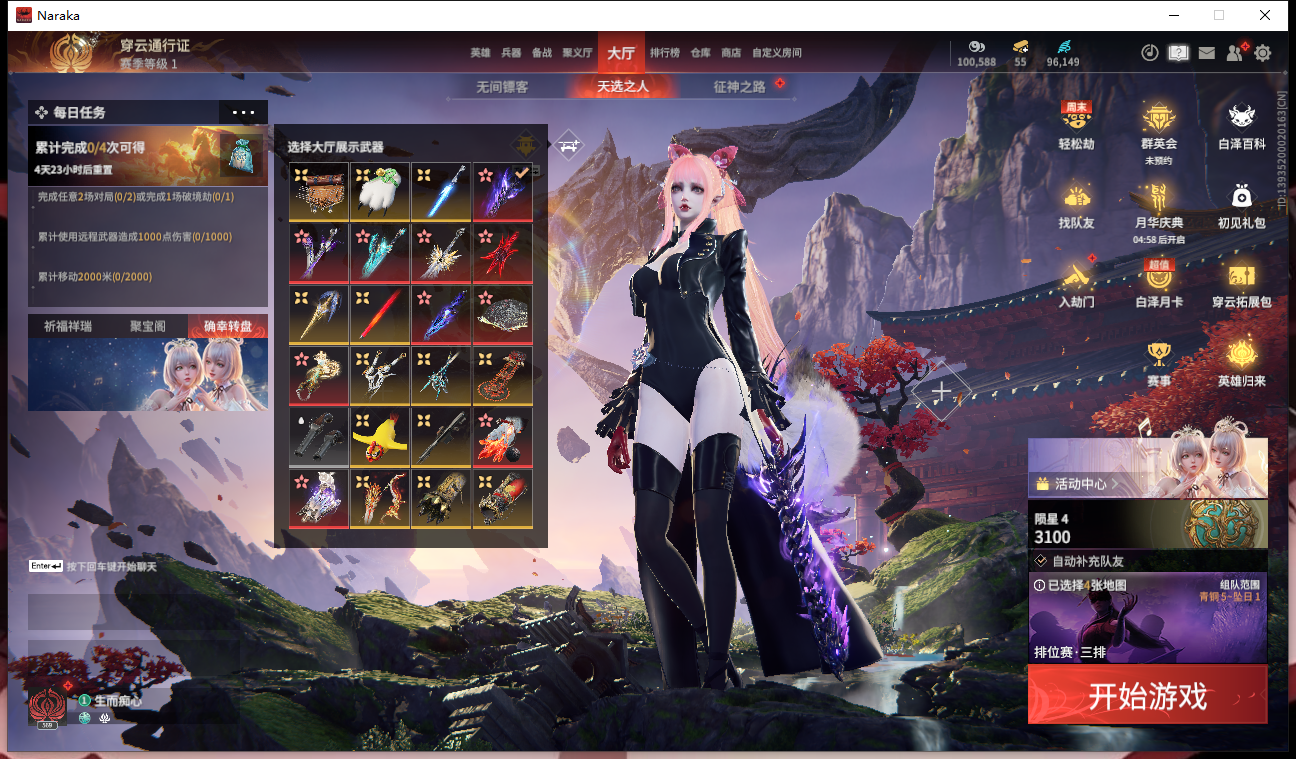This screenshot has width=1296, height=759.
Task: Open the 仓库 inventory menu
Action: [x=700, y=53]
